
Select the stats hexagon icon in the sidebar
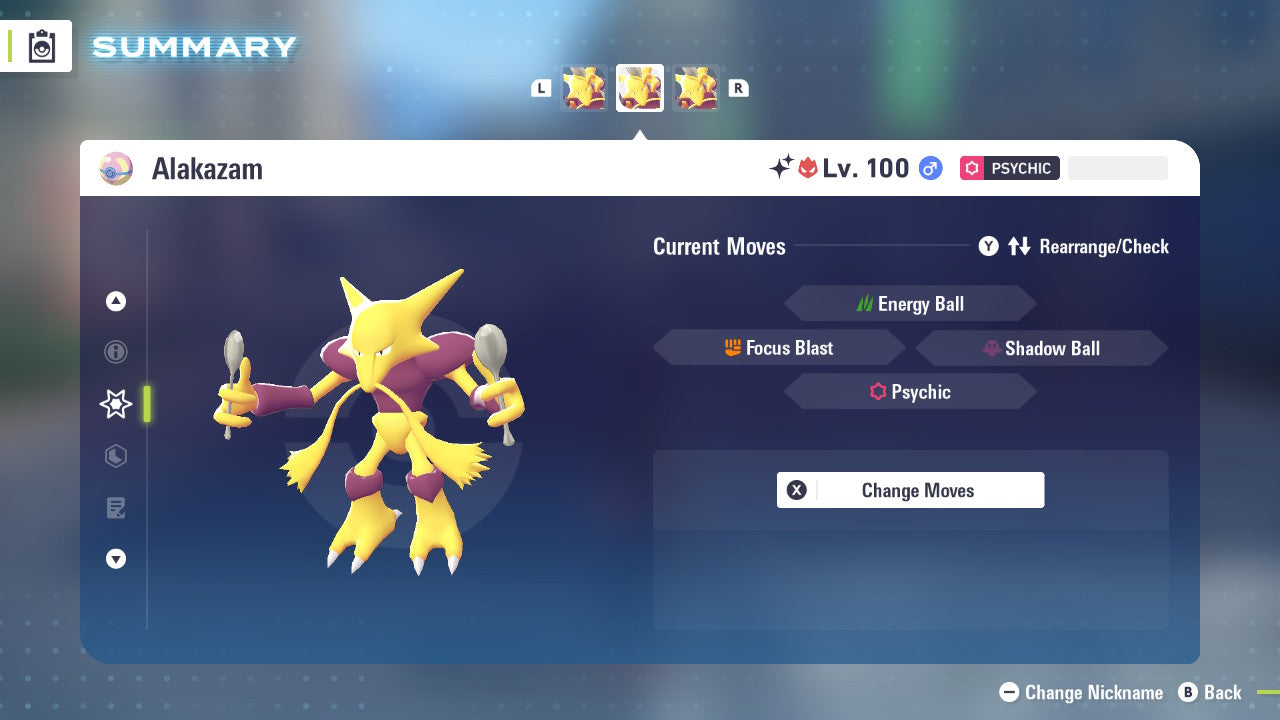(116, 456)
